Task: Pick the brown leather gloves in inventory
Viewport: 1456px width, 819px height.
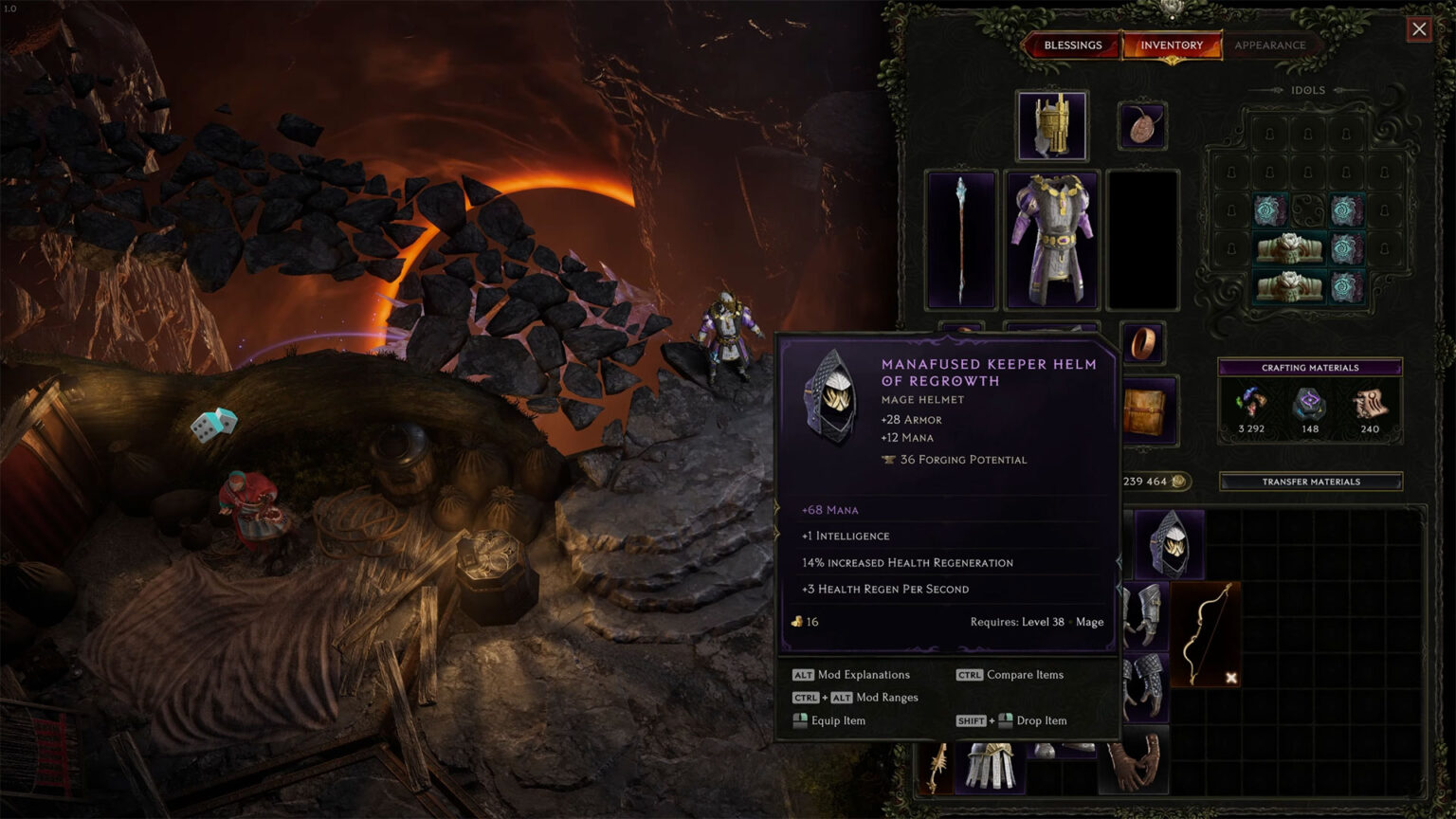Action: tap(1135, 763)
